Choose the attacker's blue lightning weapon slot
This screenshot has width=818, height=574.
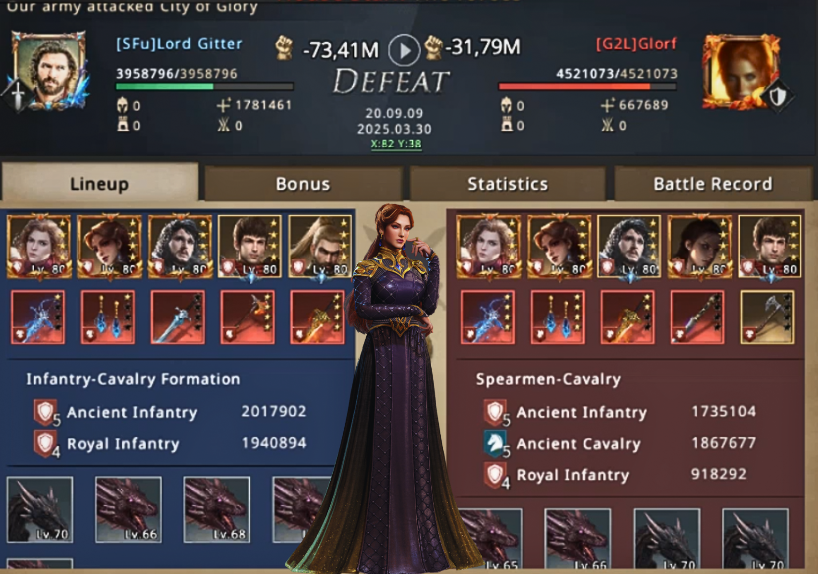[x=38, y=317]
